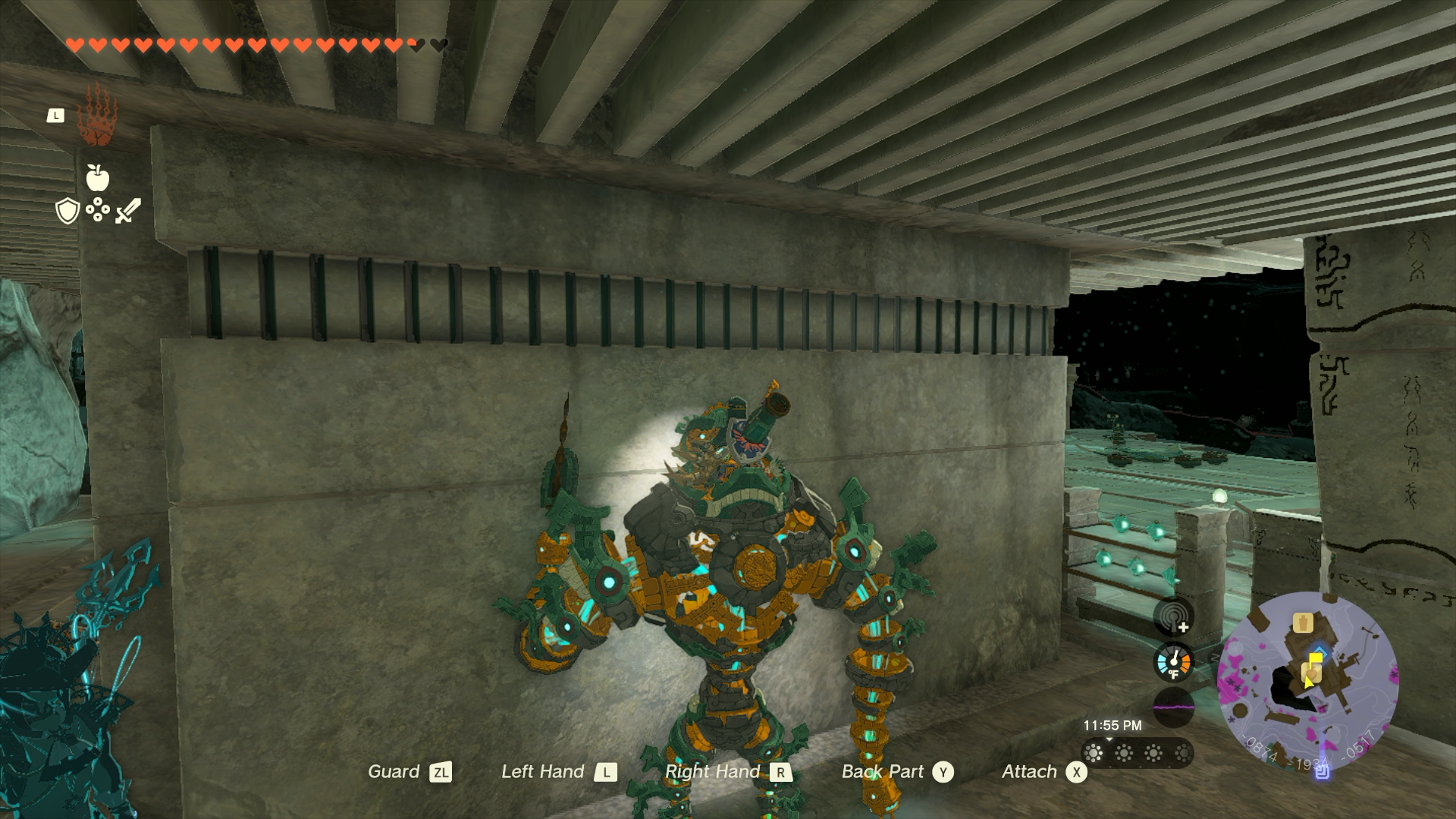
Task: Check the temperature gauge icon
Action: (1173, 662)
